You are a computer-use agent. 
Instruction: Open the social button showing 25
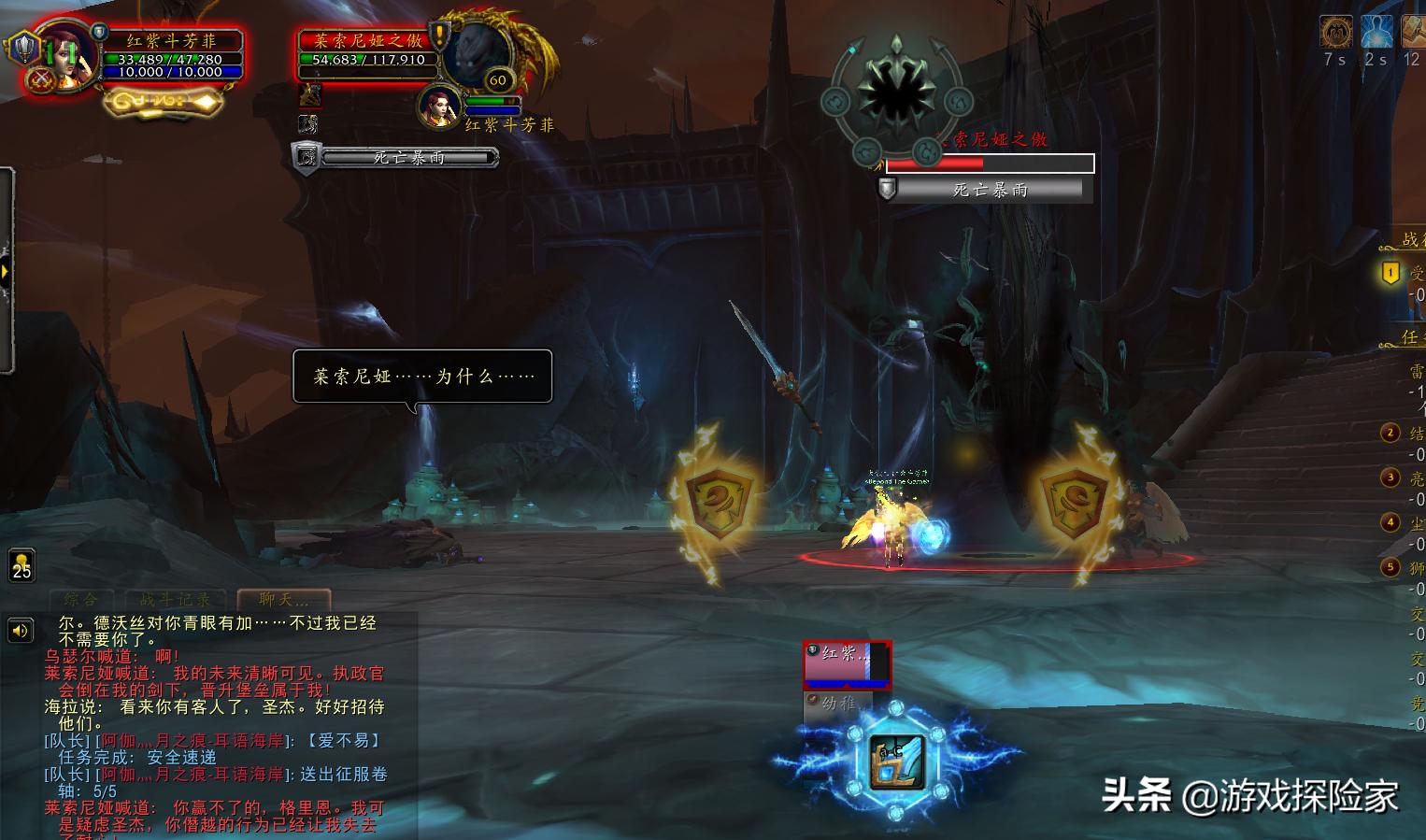(21, 565)
